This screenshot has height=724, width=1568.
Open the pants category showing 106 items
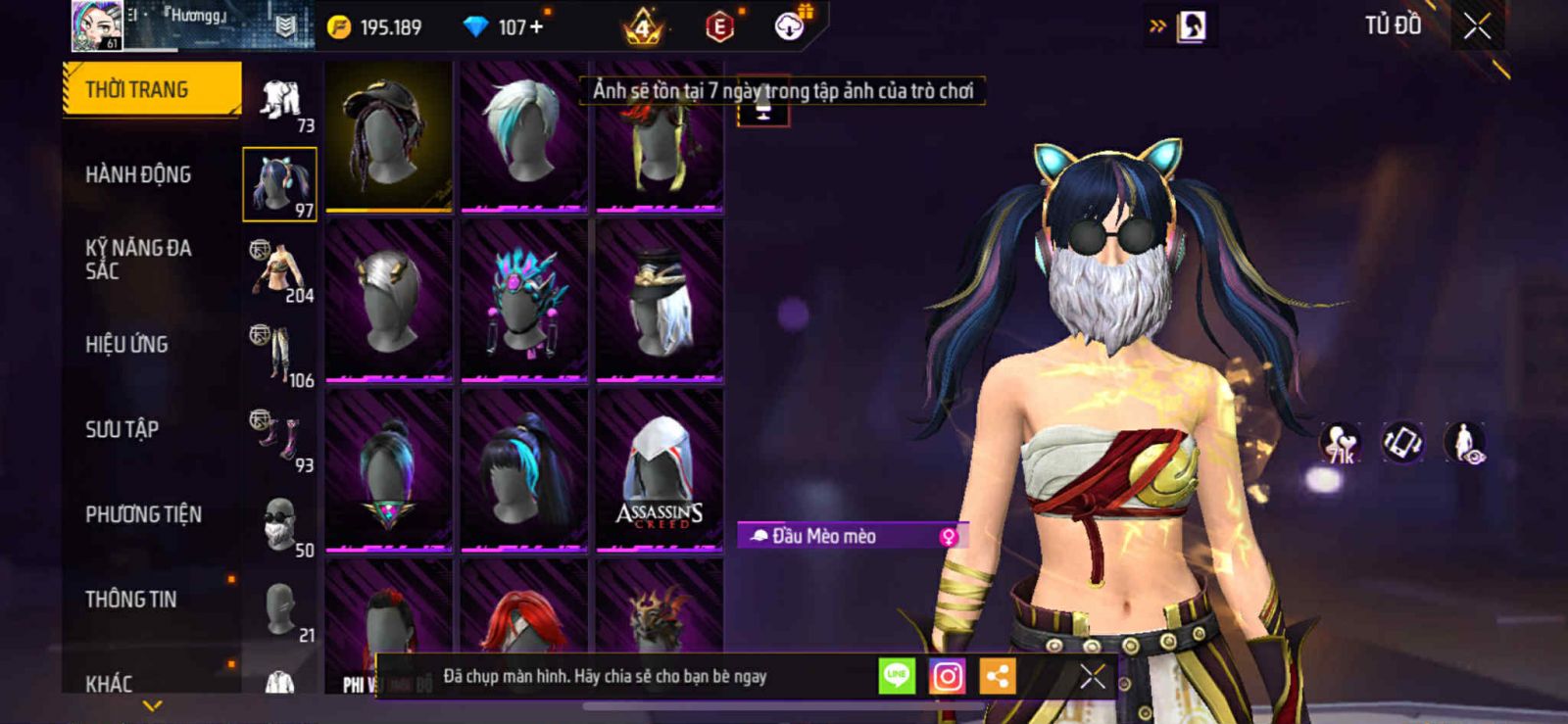click(x=280, y=355)
